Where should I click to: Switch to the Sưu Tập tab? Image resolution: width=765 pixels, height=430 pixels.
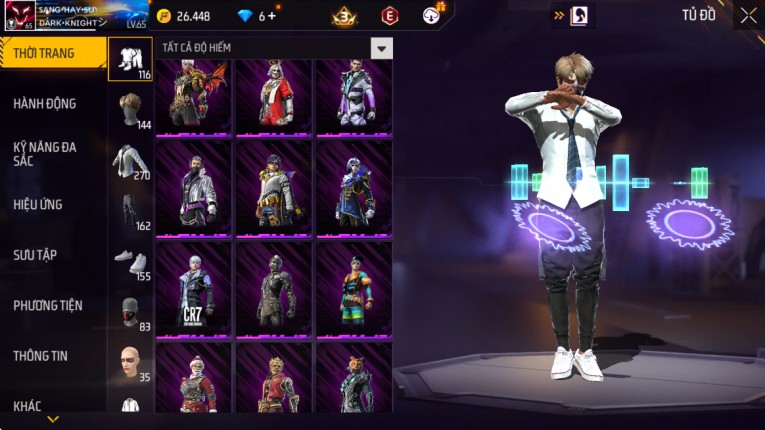pos(35,255)
